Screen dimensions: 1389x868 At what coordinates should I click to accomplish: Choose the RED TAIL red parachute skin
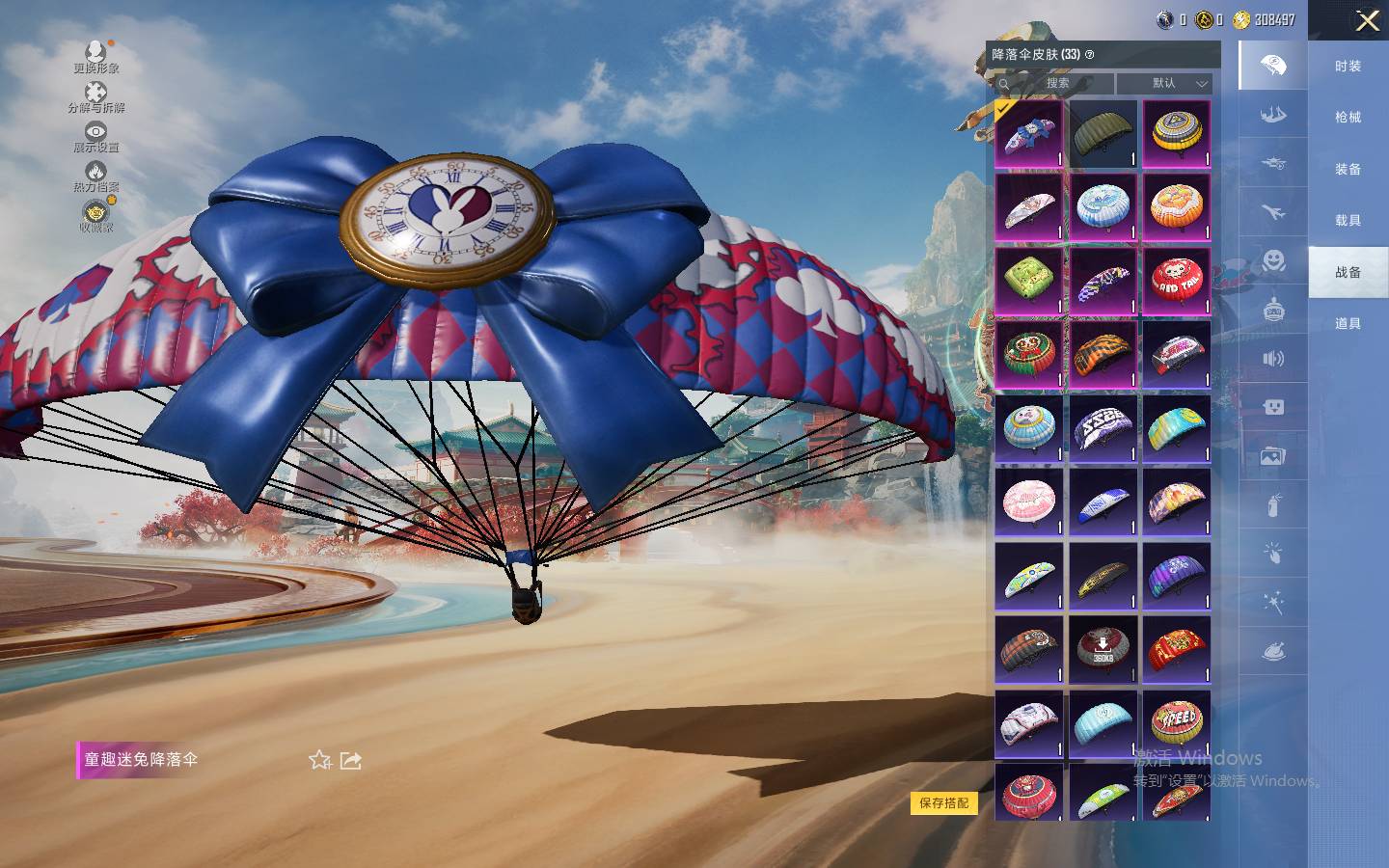pos(1176,282)
